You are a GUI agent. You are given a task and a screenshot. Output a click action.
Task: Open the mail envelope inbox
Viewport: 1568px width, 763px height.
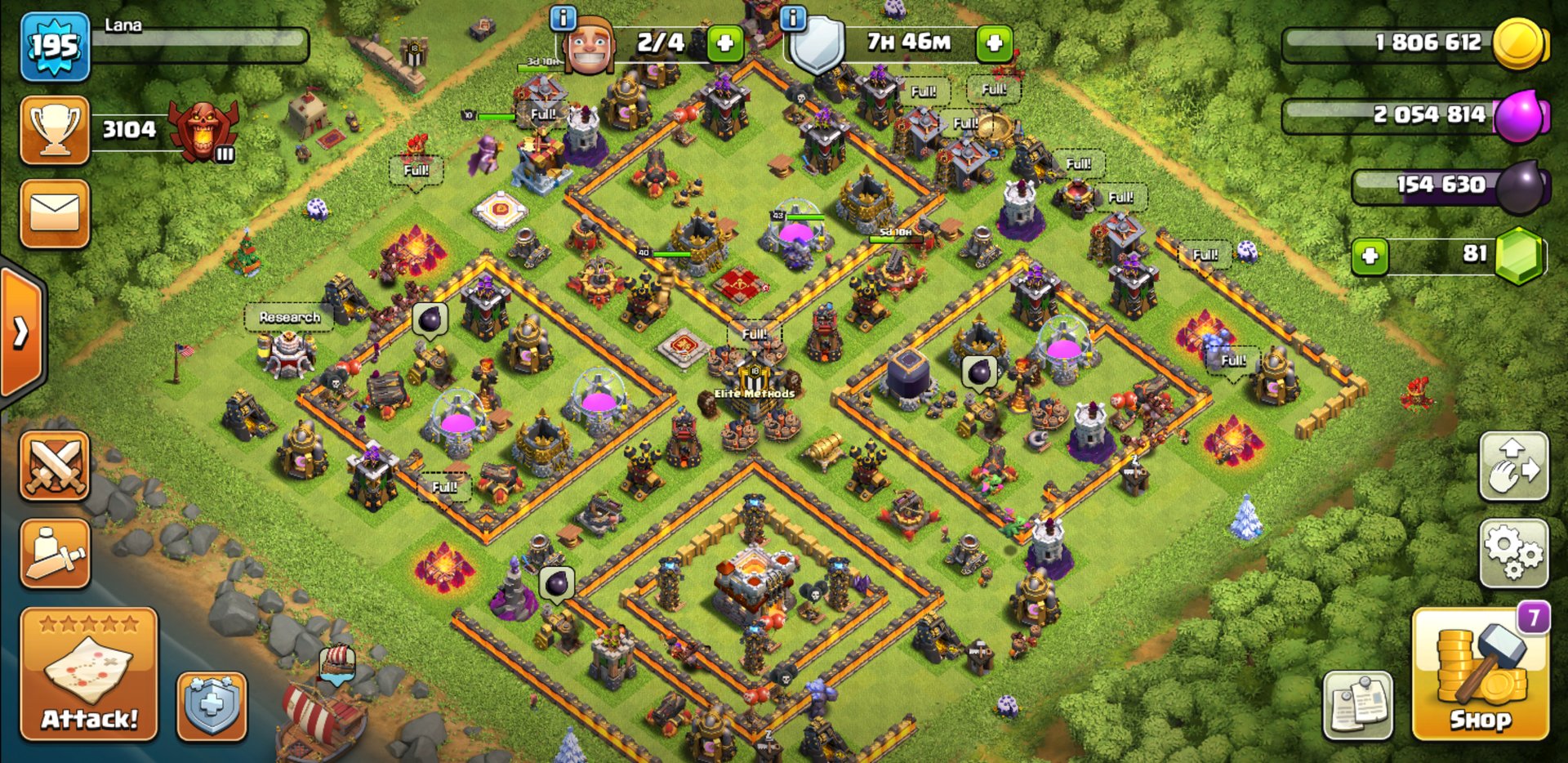click(55, 214)
